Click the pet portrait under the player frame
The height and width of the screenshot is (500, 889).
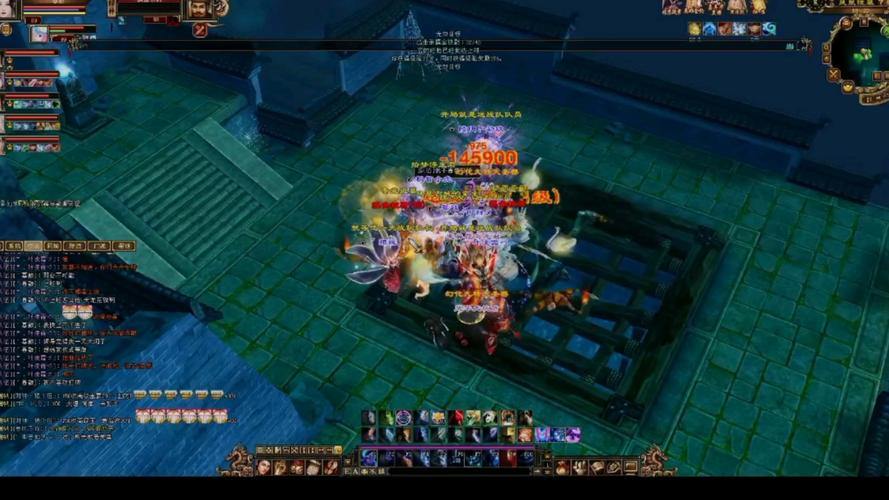pyautogui.click(x=39, y=33)
